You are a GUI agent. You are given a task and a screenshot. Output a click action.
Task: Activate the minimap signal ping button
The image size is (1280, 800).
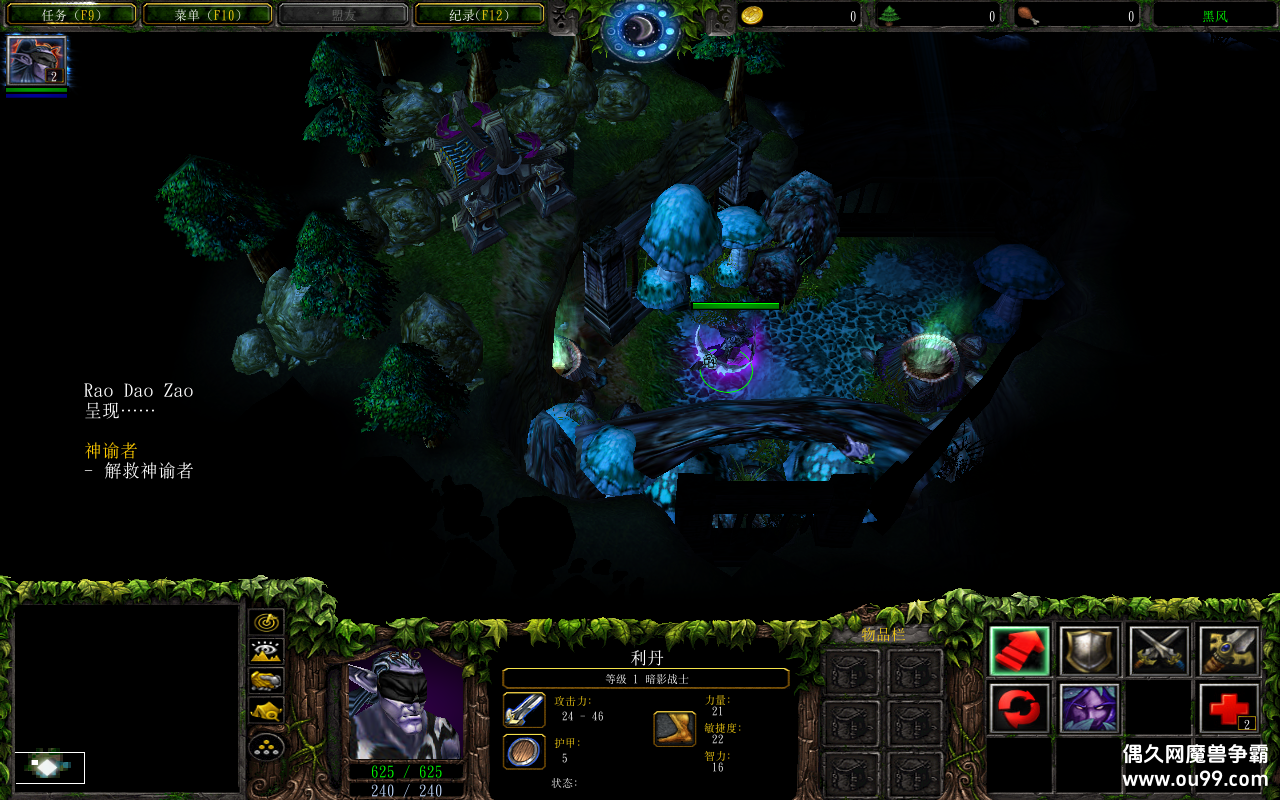click(266, 622)
